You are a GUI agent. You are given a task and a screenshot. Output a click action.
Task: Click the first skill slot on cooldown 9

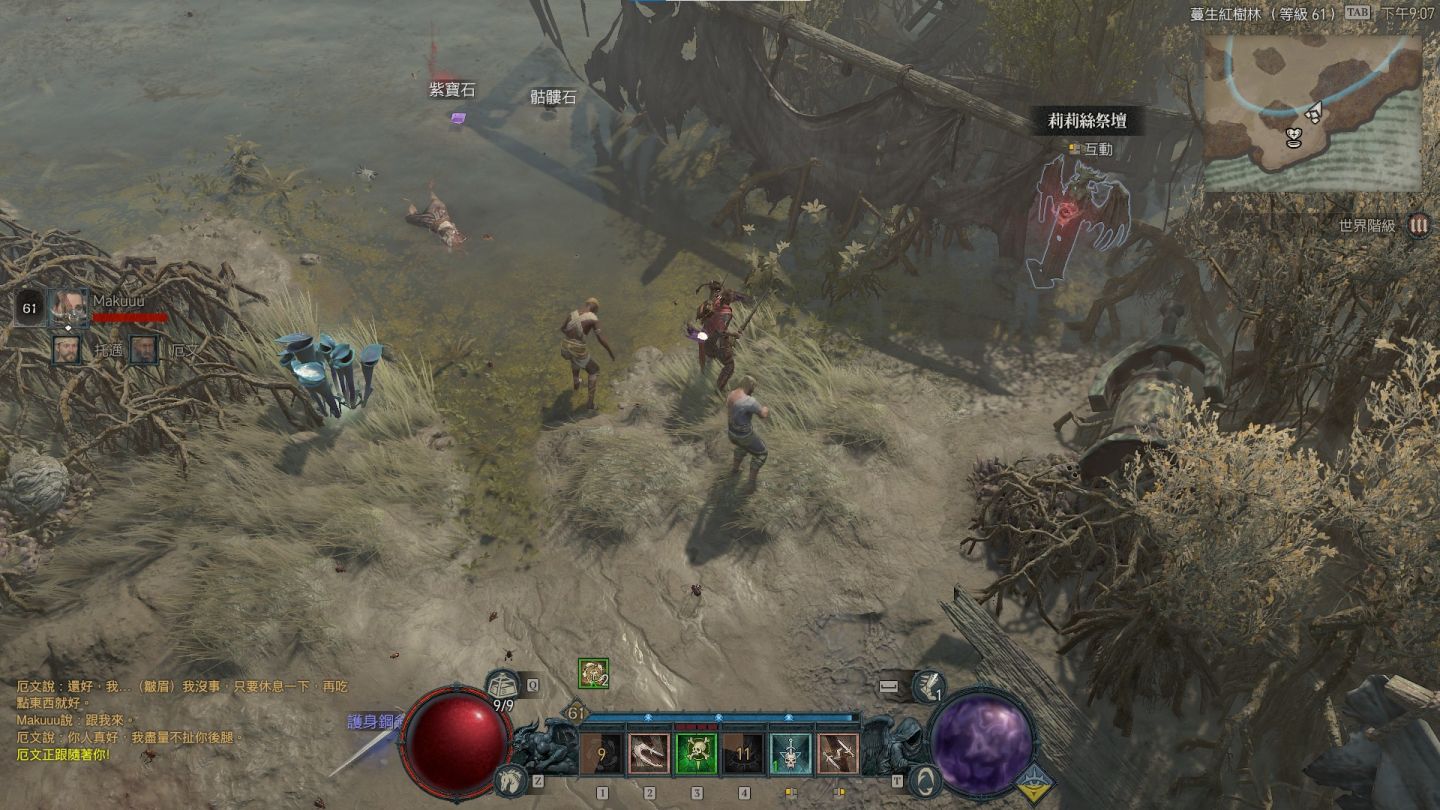click(x=601, y=754)
